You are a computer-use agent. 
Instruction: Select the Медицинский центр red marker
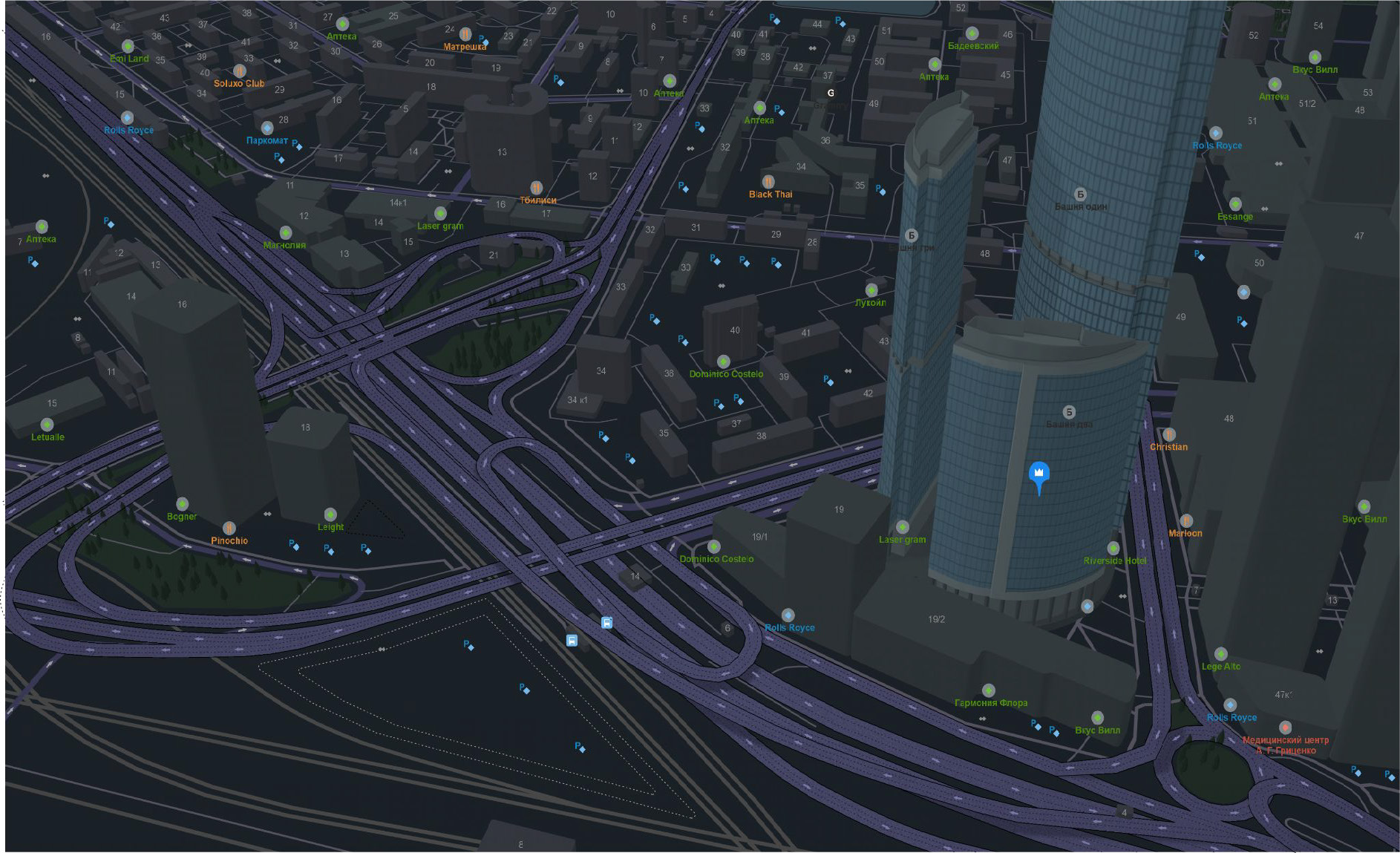1285,728
